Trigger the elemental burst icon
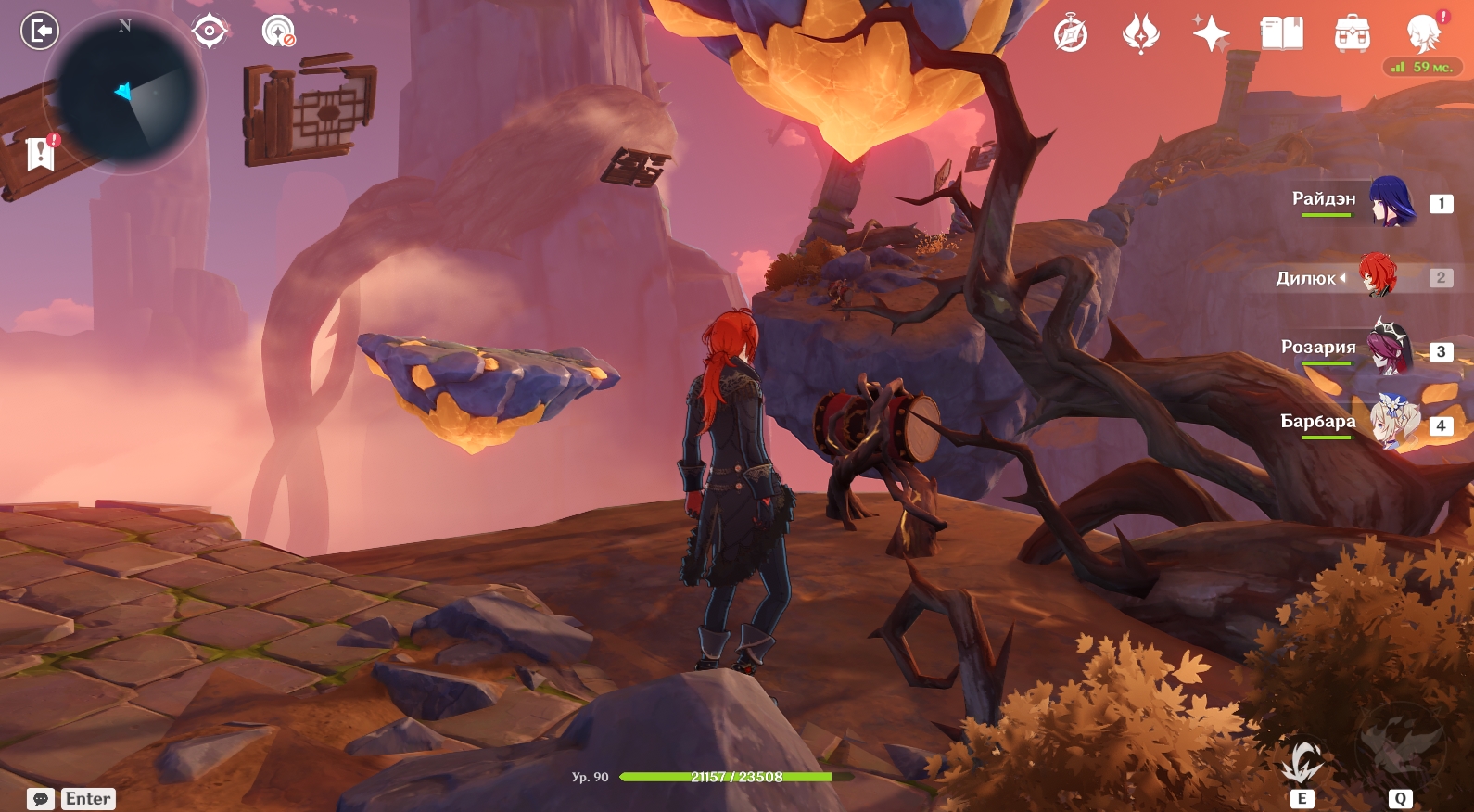Image resolution: width=1474 pixels, height=812 pixels. (x=1400, y=749)
